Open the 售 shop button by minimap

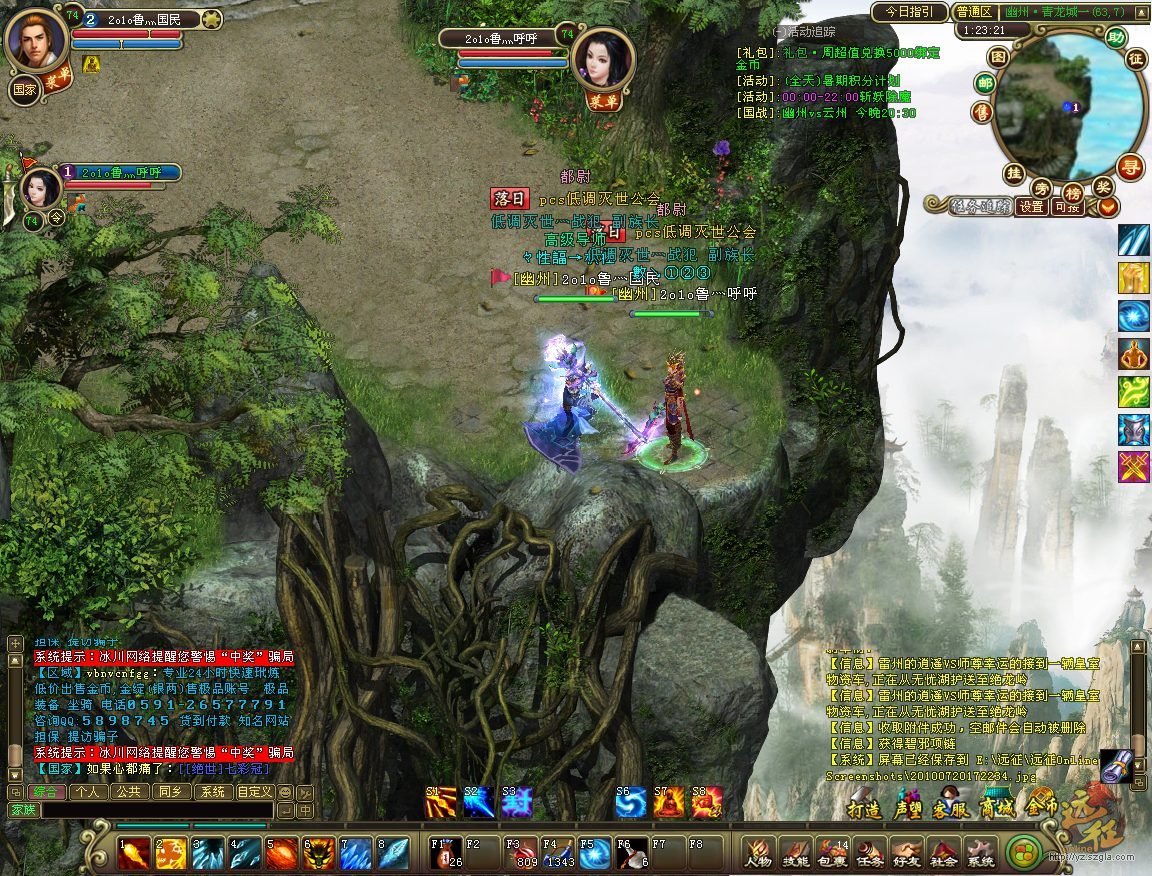(985, 112)
